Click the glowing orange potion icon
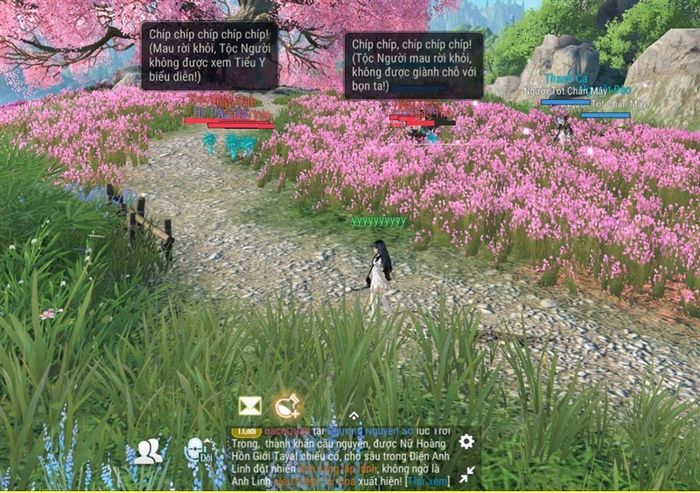700x493 pixels. click(287, 405)
